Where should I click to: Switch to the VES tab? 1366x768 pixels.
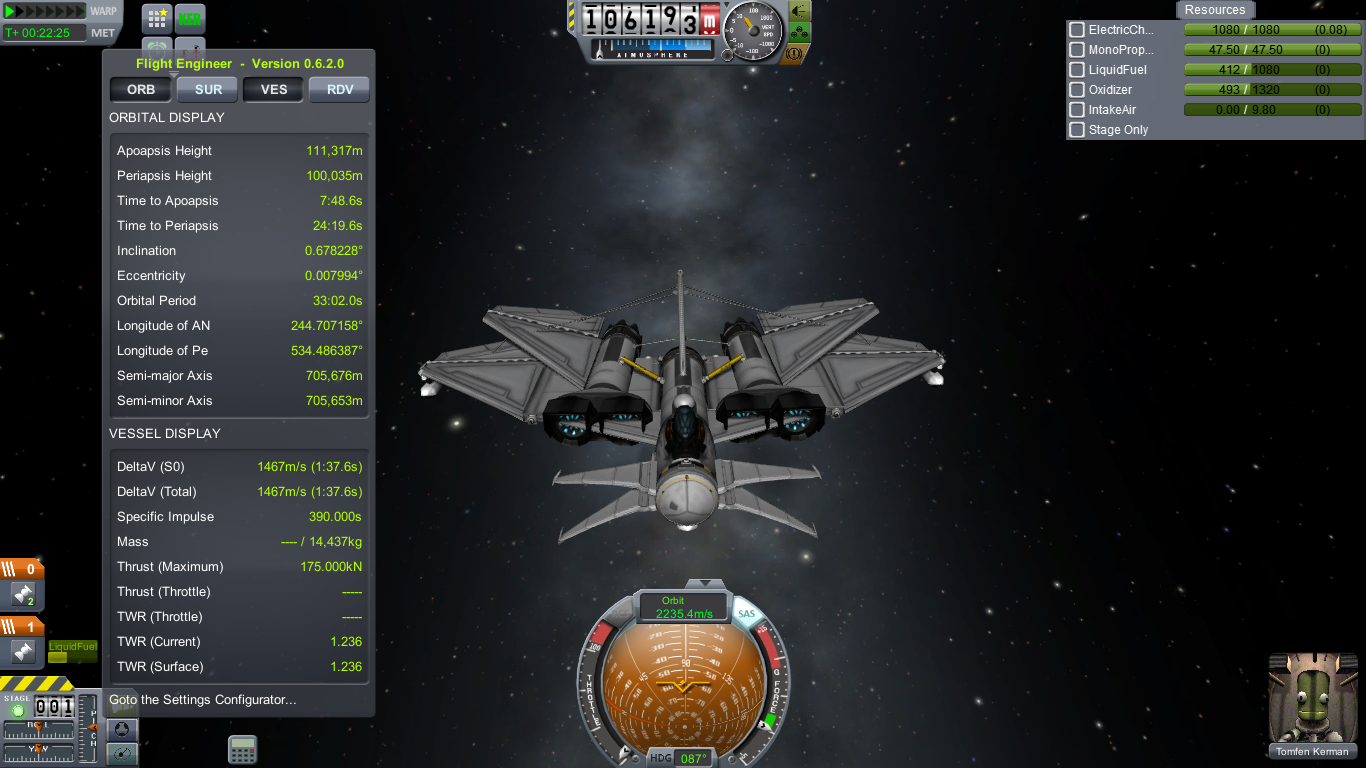click(x=272, y=89)
